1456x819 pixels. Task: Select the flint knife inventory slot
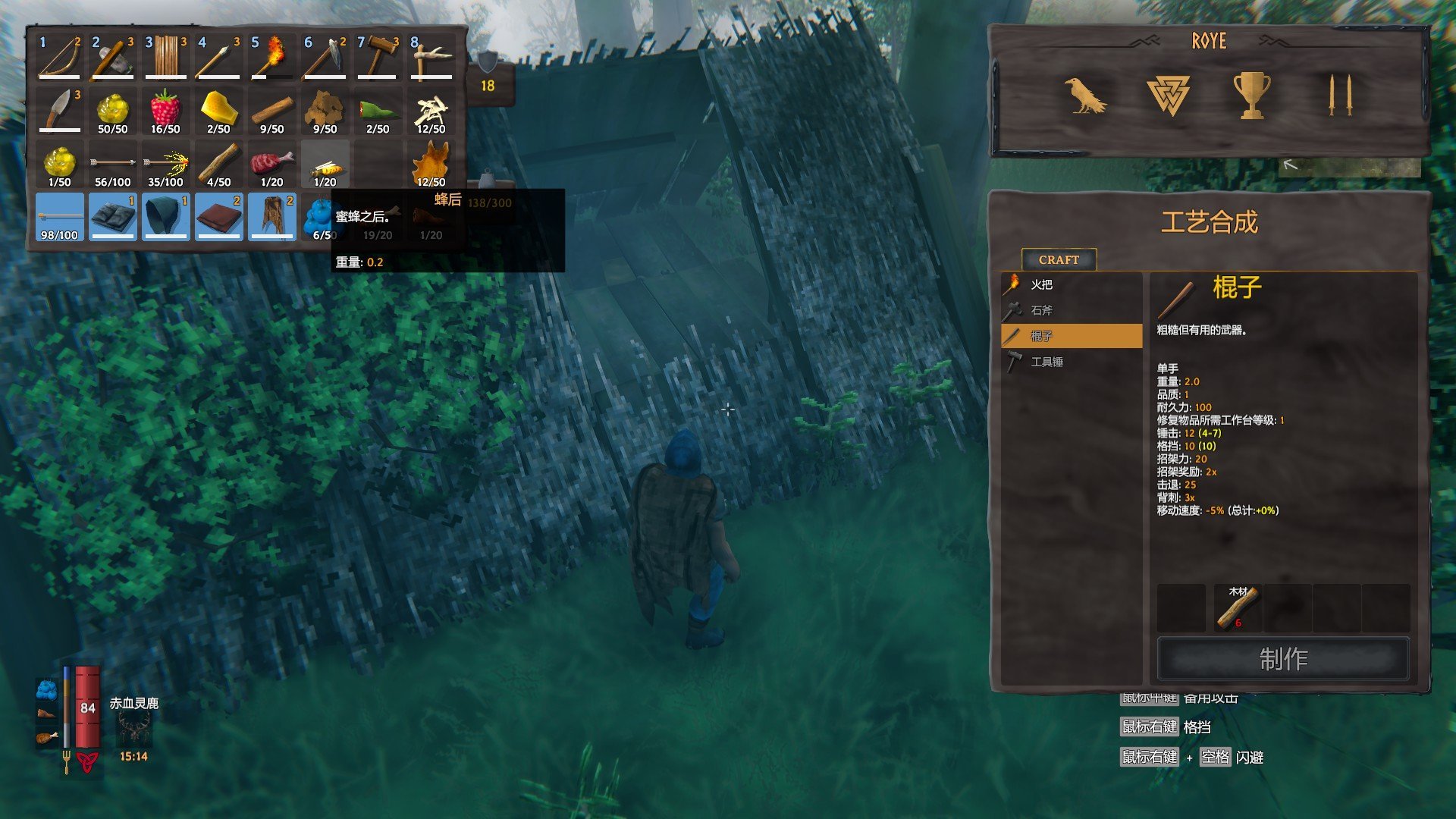point(60,111)
